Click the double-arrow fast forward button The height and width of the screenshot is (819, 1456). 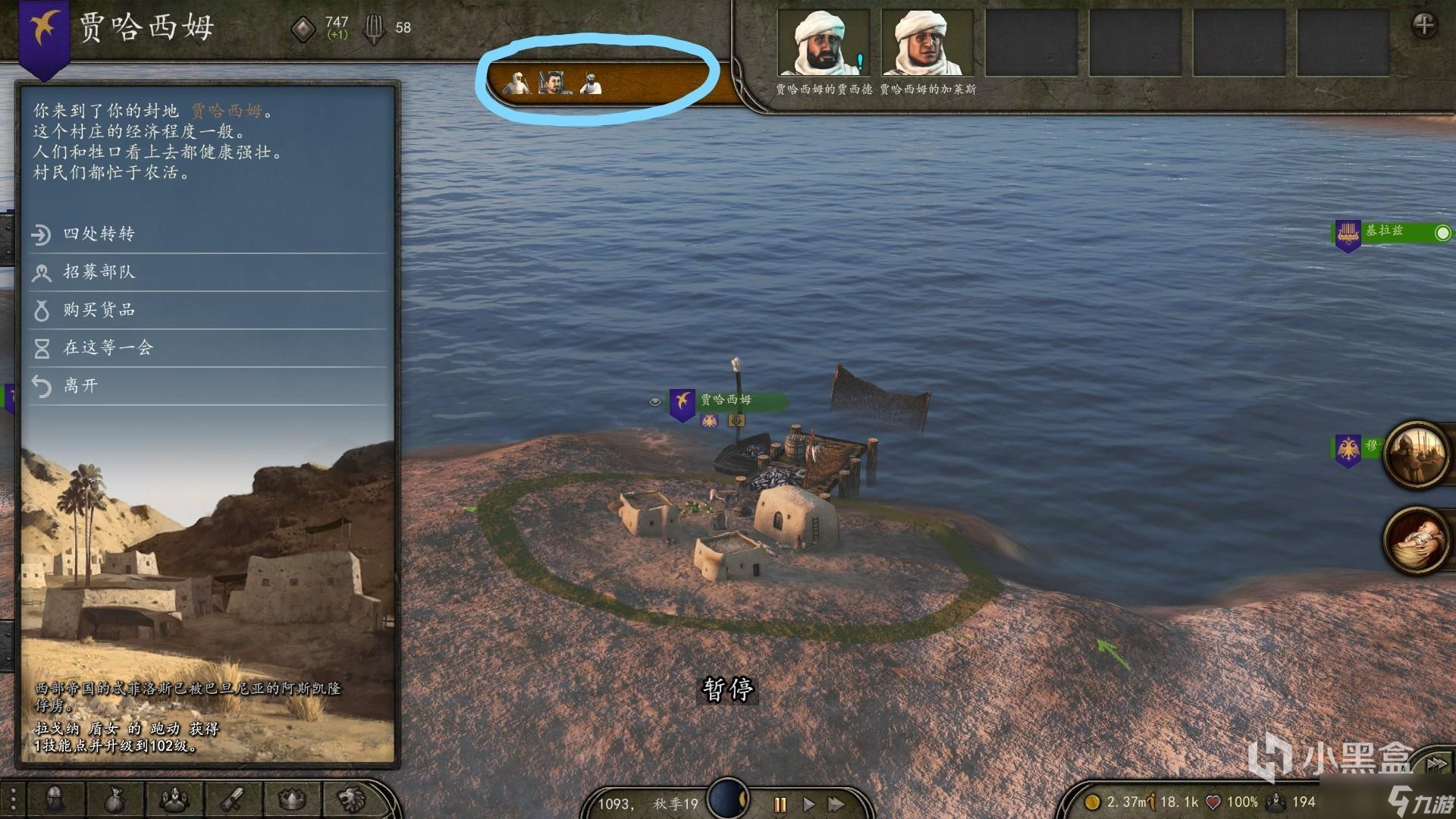tap(836, 804)
